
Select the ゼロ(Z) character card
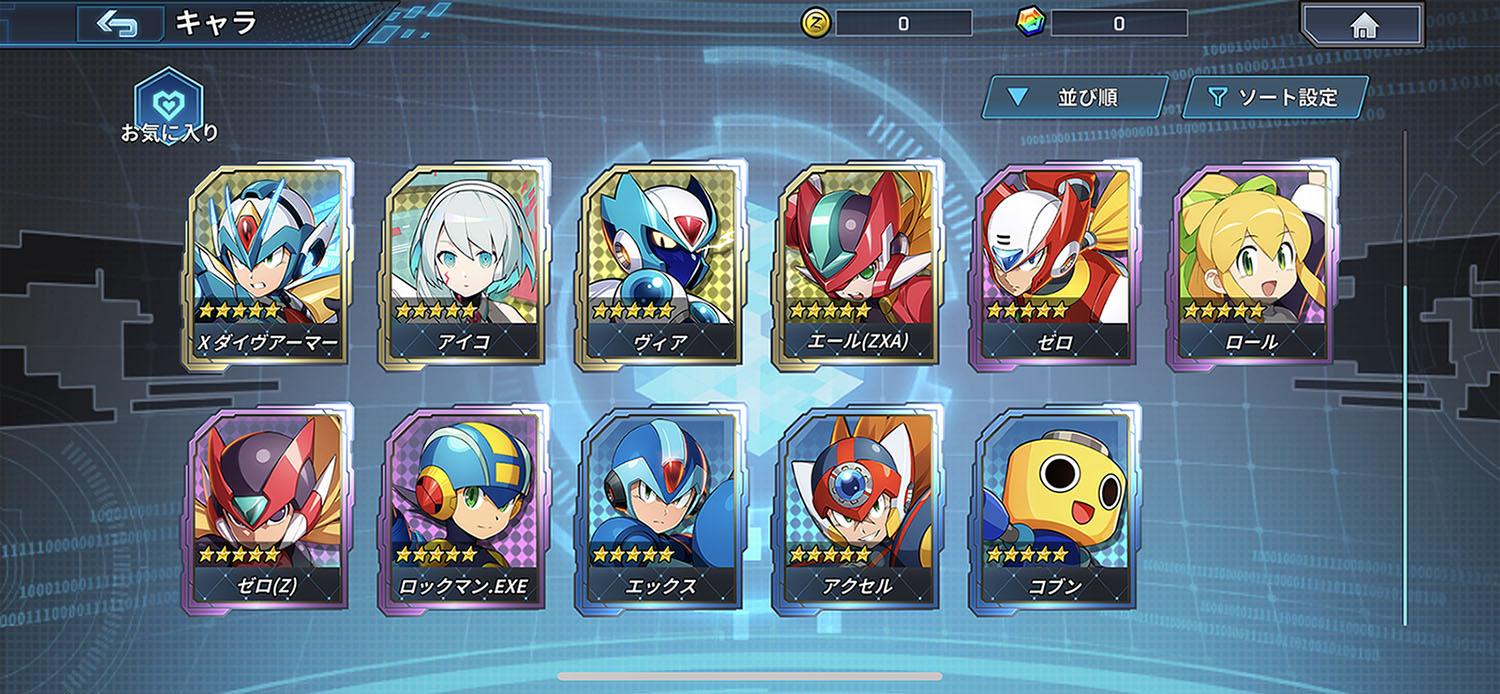pyautogui.click(x=266, y=508)
